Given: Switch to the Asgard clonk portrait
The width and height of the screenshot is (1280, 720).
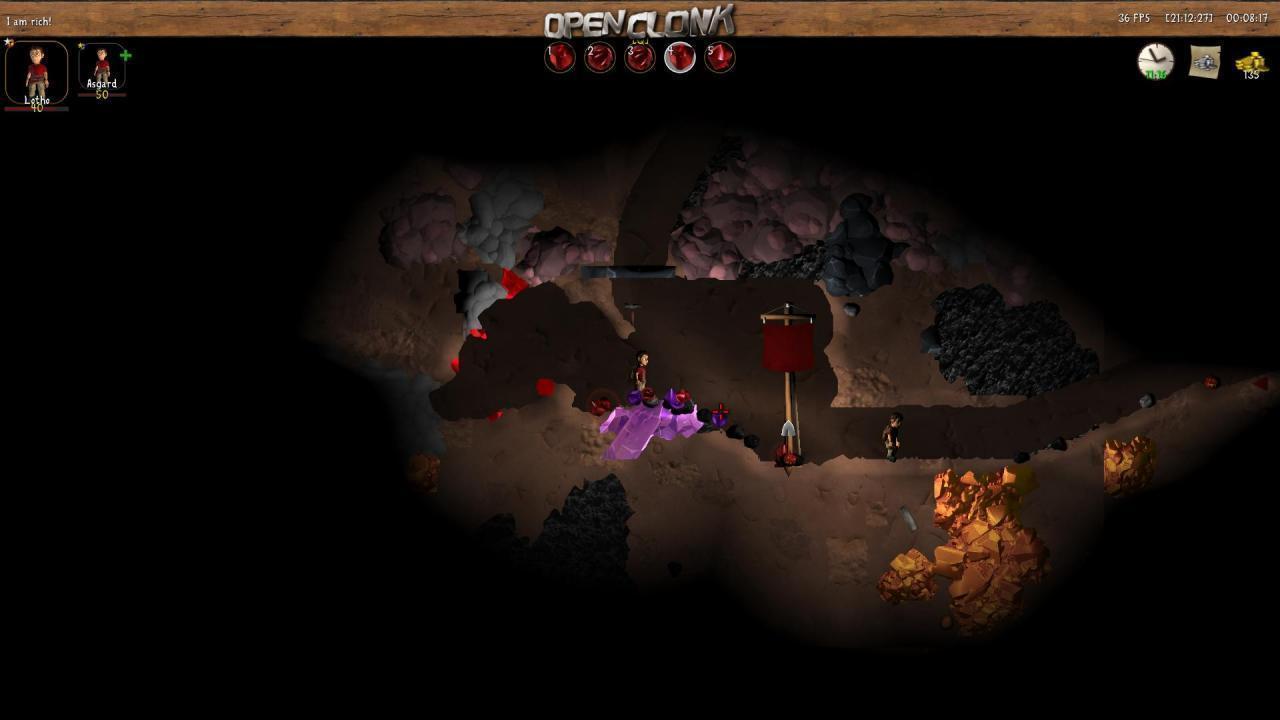Looking at the screenshot, I should 102,67.
